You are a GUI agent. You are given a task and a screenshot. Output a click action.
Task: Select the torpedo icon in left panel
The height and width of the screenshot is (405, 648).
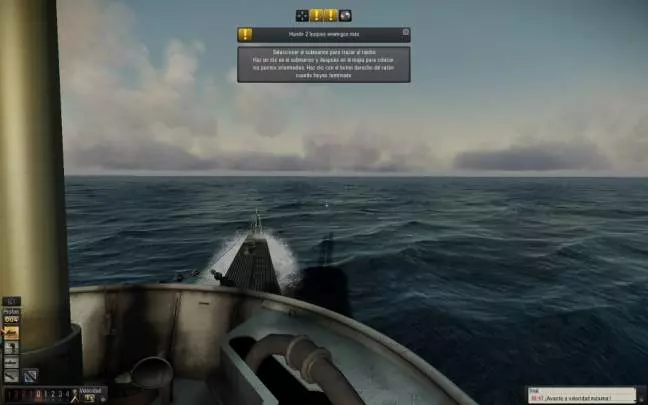tap(12, 375)
